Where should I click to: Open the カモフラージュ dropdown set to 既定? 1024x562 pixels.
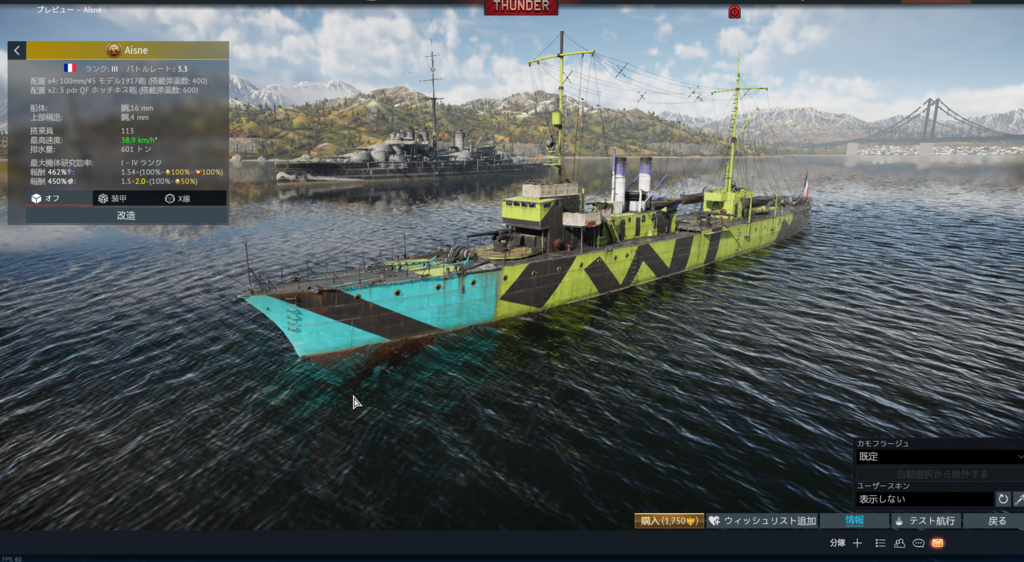938,456
